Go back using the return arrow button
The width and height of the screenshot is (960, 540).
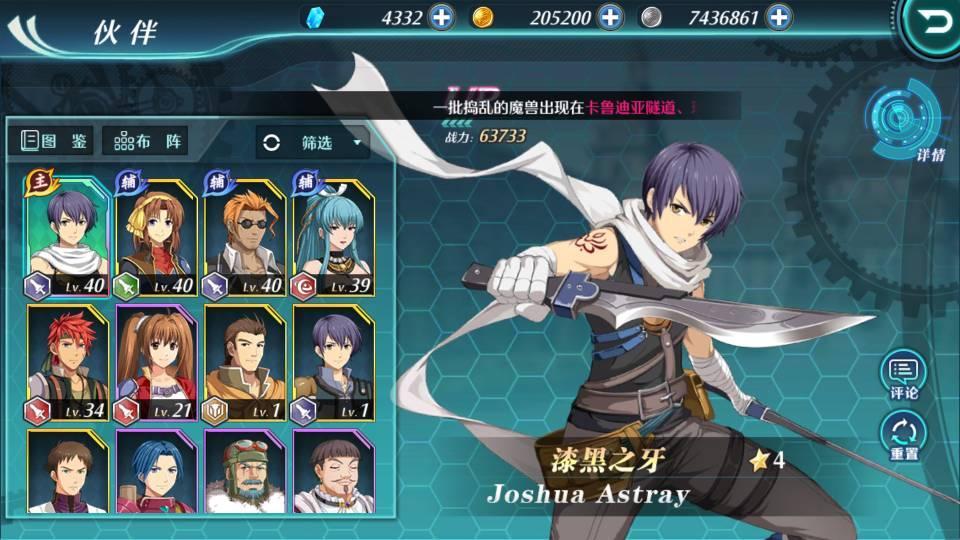tap(932, 22)
